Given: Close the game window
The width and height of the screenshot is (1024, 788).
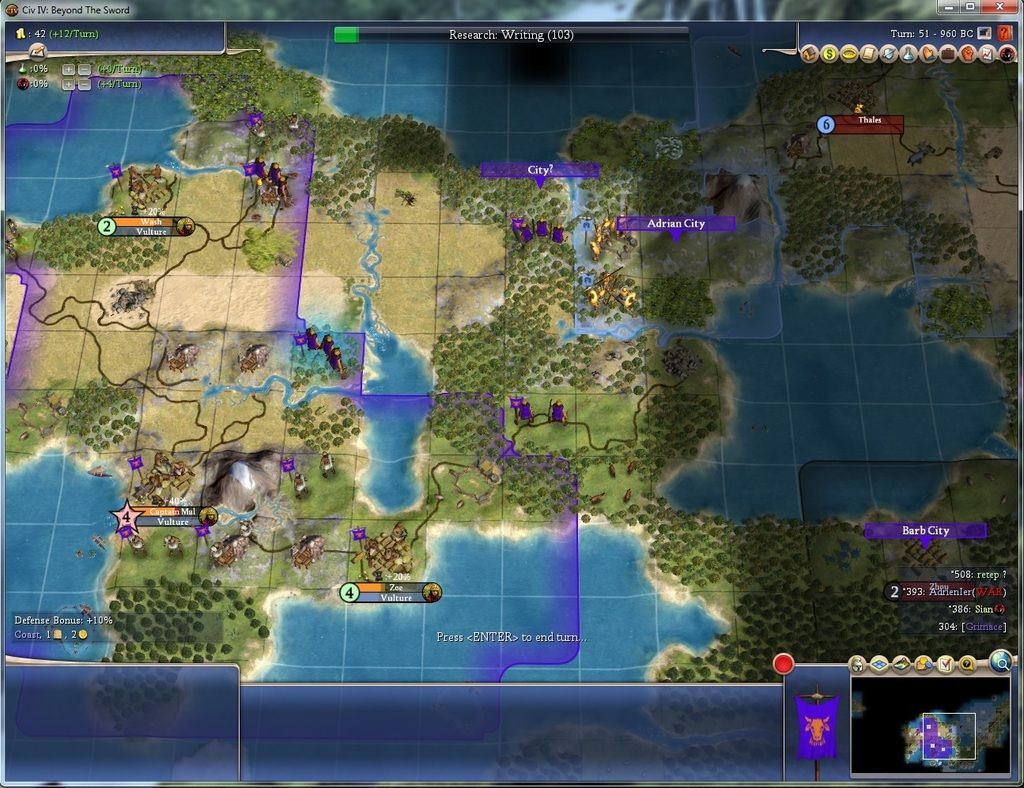Looking at the screenshot, I should pos(996,7).
